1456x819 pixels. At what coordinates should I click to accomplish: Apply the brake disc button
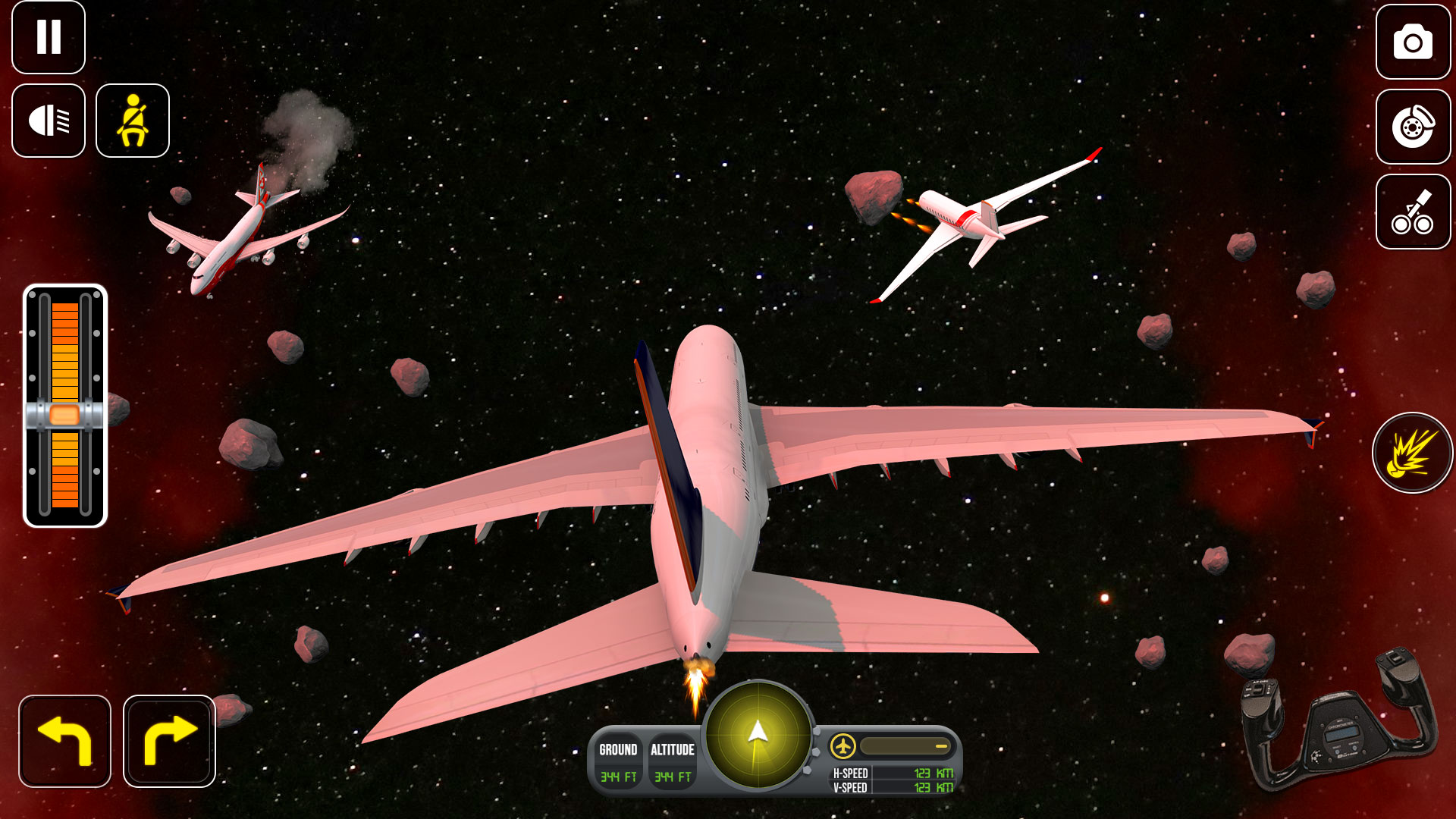(x=1413, y=127)
